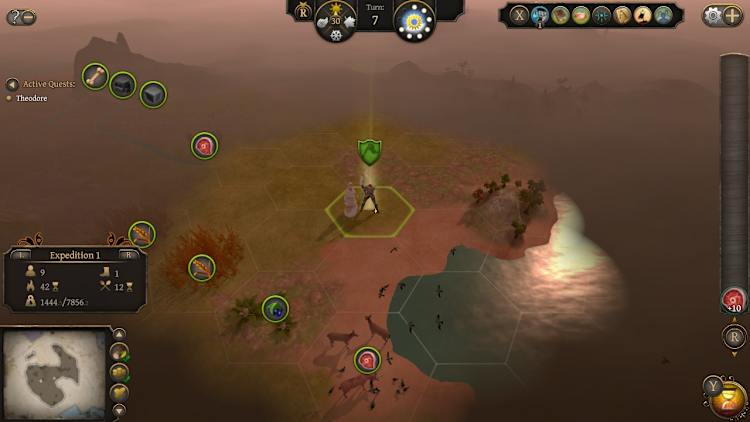Click the minimap

[x=54, y=373]
